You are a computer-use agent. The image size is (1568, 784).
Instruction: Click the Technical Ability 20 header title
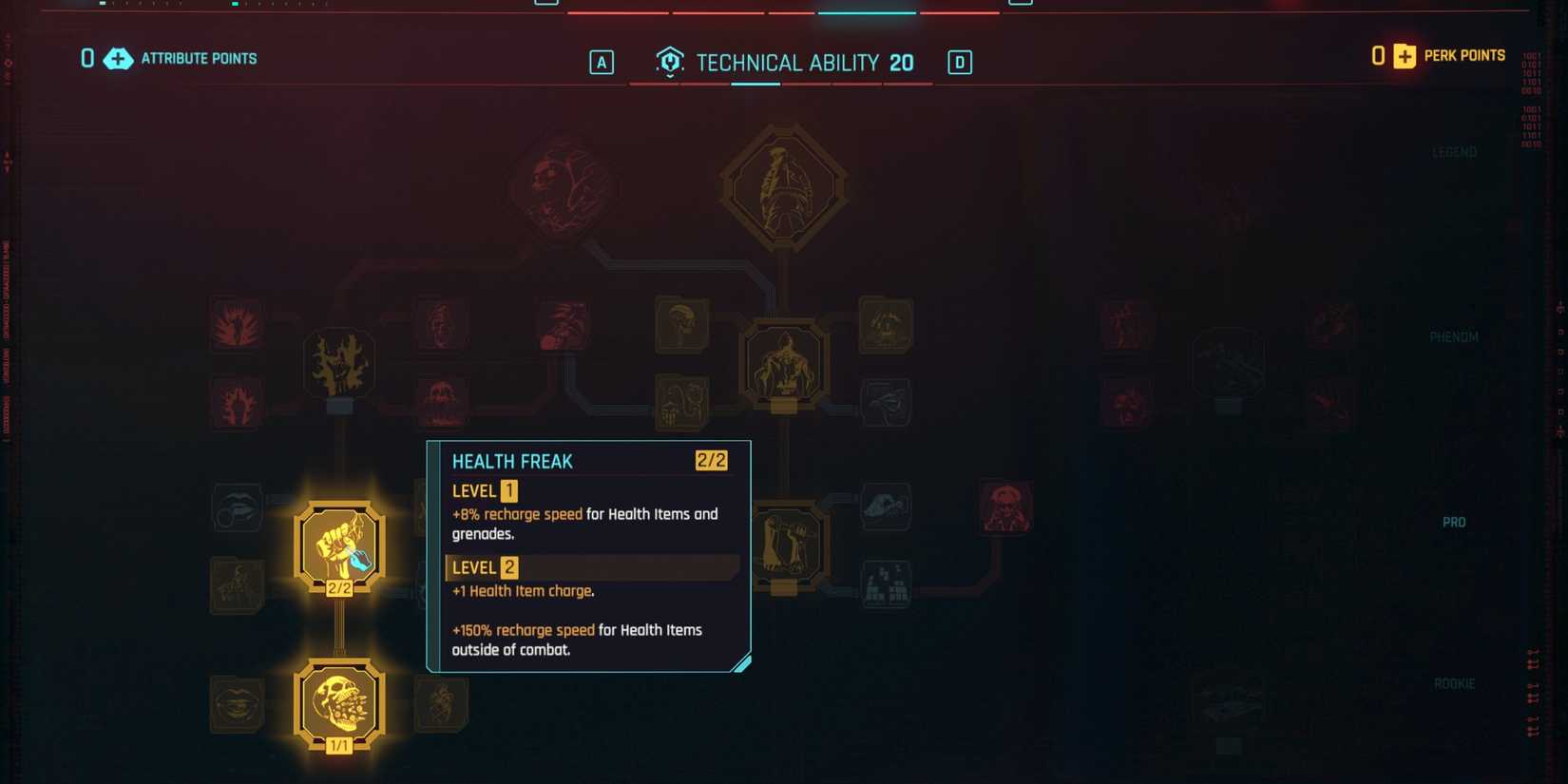click(x=803, y=62)
